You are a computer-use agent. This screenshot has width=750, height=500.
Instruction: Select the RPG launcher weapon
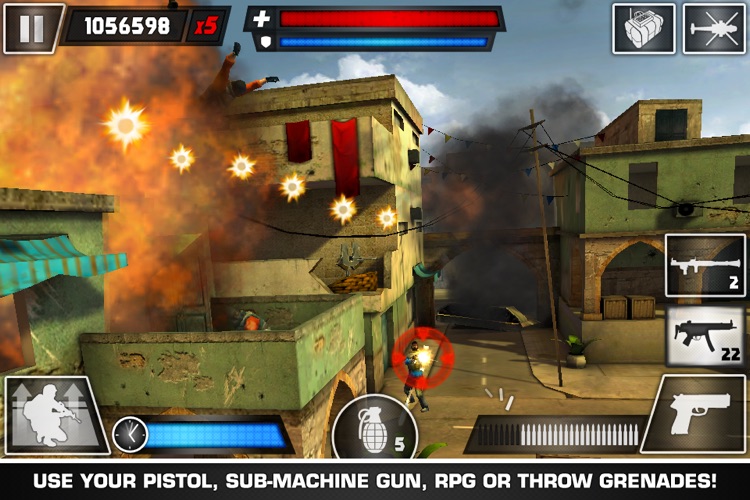tap(705, 265)
